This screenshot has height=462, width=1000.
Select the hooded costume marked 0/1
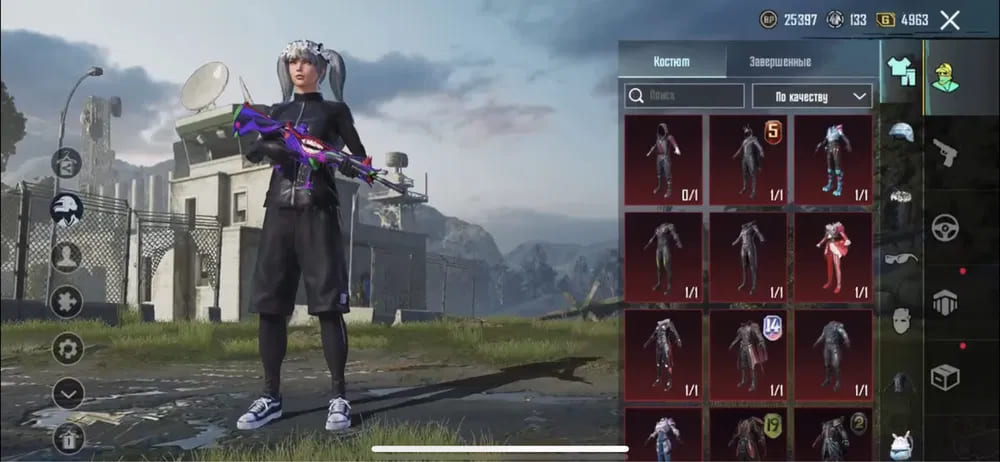(663, 160)
